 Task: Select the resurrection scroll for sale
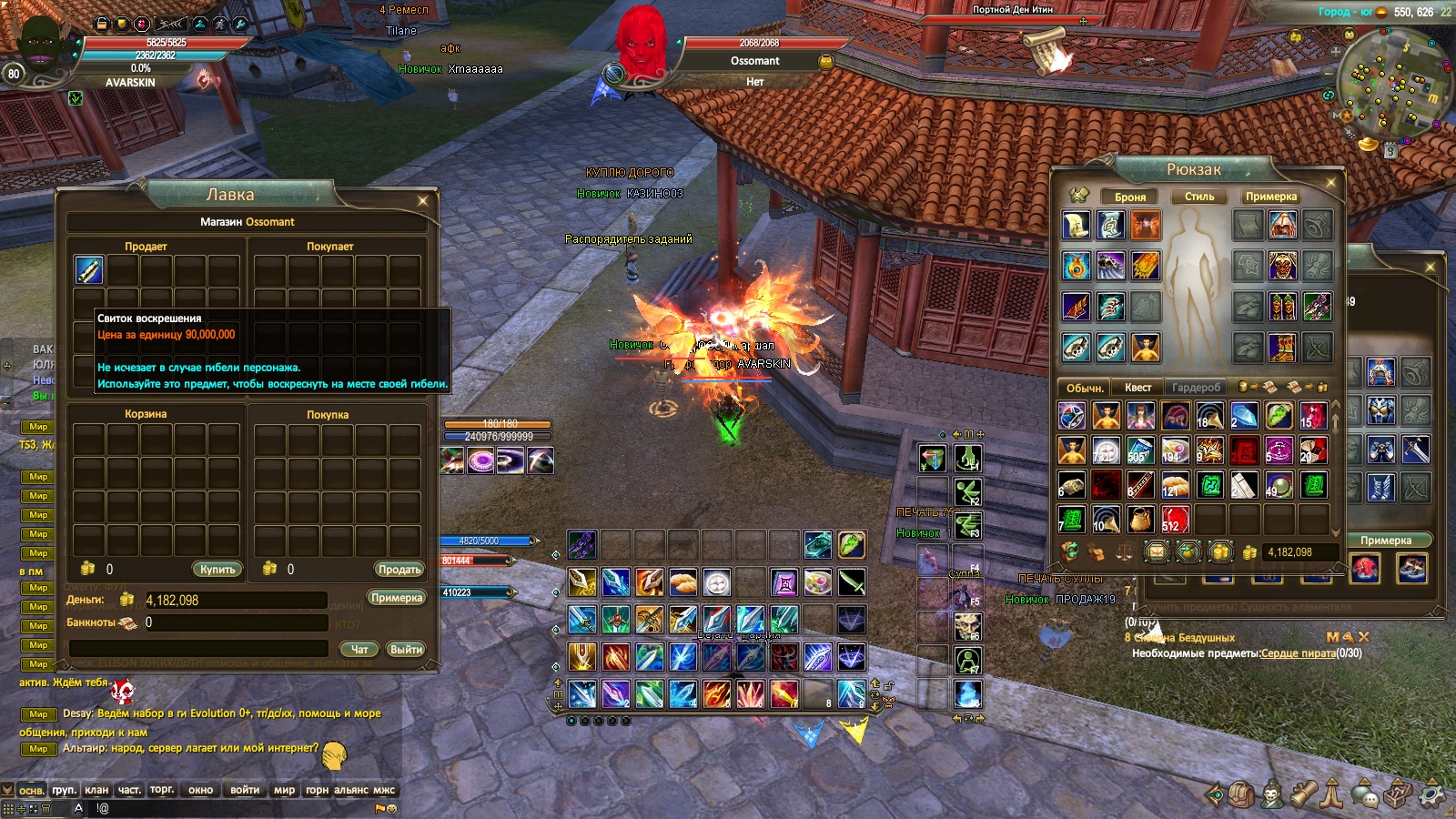pos(89,270)
